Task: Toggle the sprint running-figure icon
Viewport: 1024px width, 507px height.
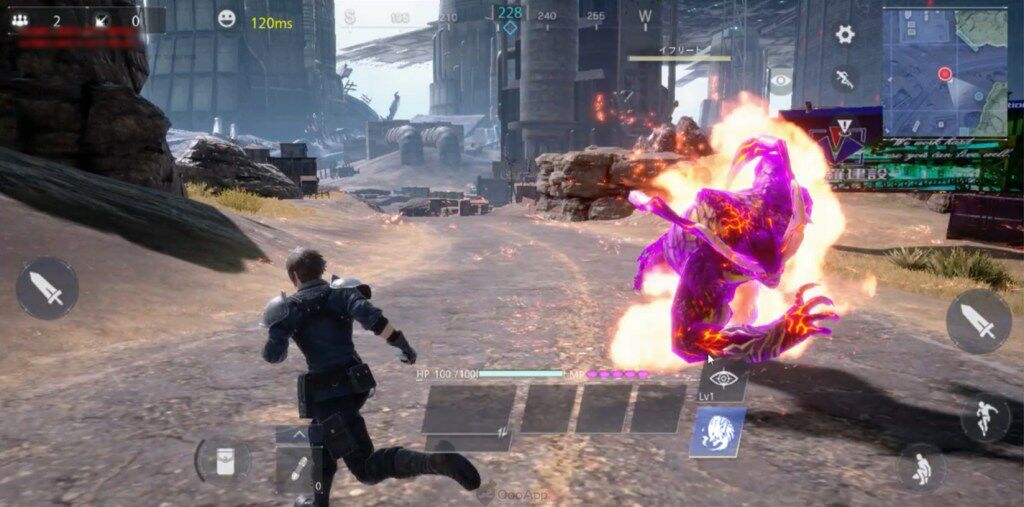Action: click(x=845, y=79)
